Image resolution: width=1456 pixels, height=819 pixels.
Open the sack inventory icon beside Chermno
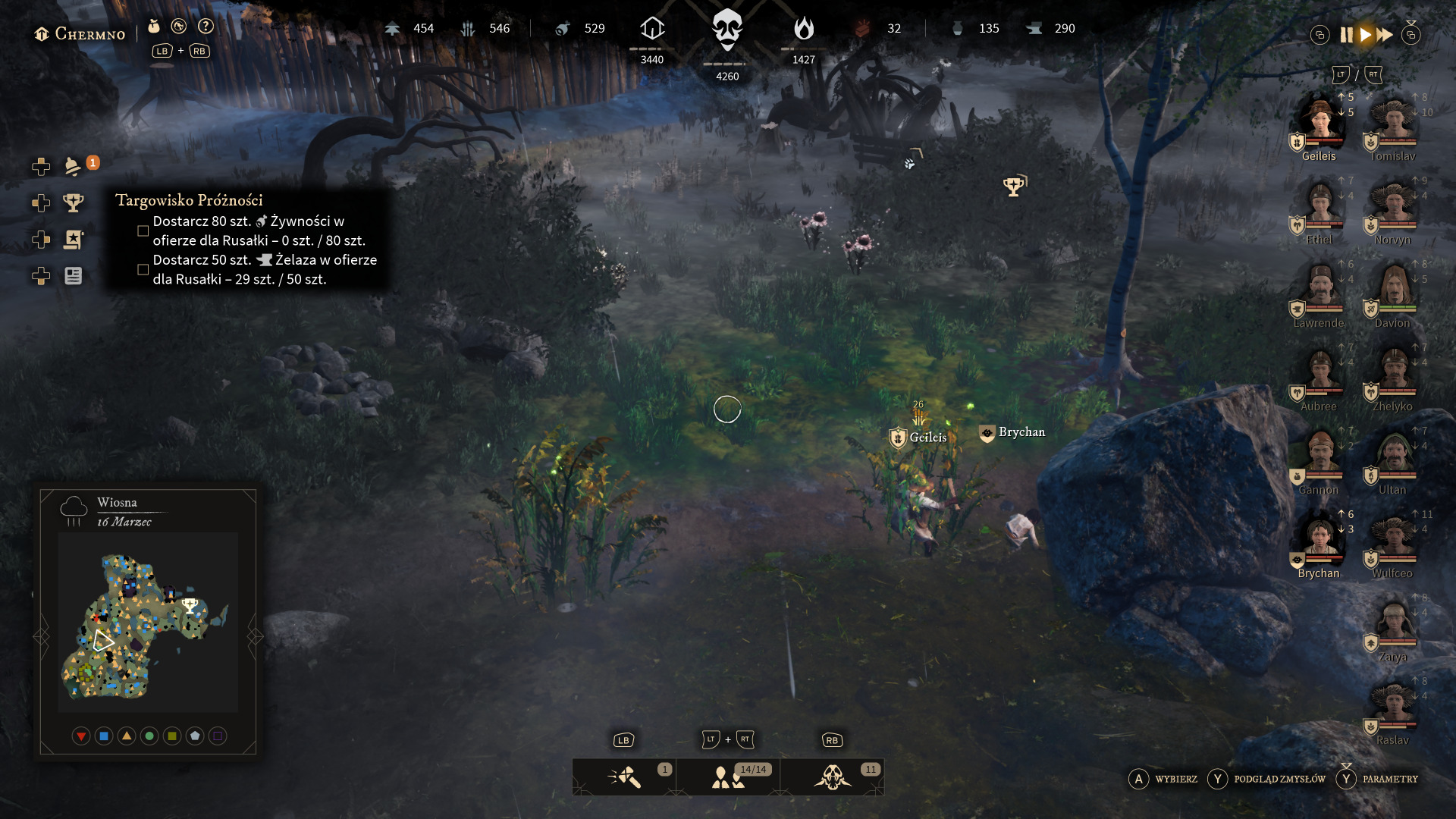[x=154, y=27]
